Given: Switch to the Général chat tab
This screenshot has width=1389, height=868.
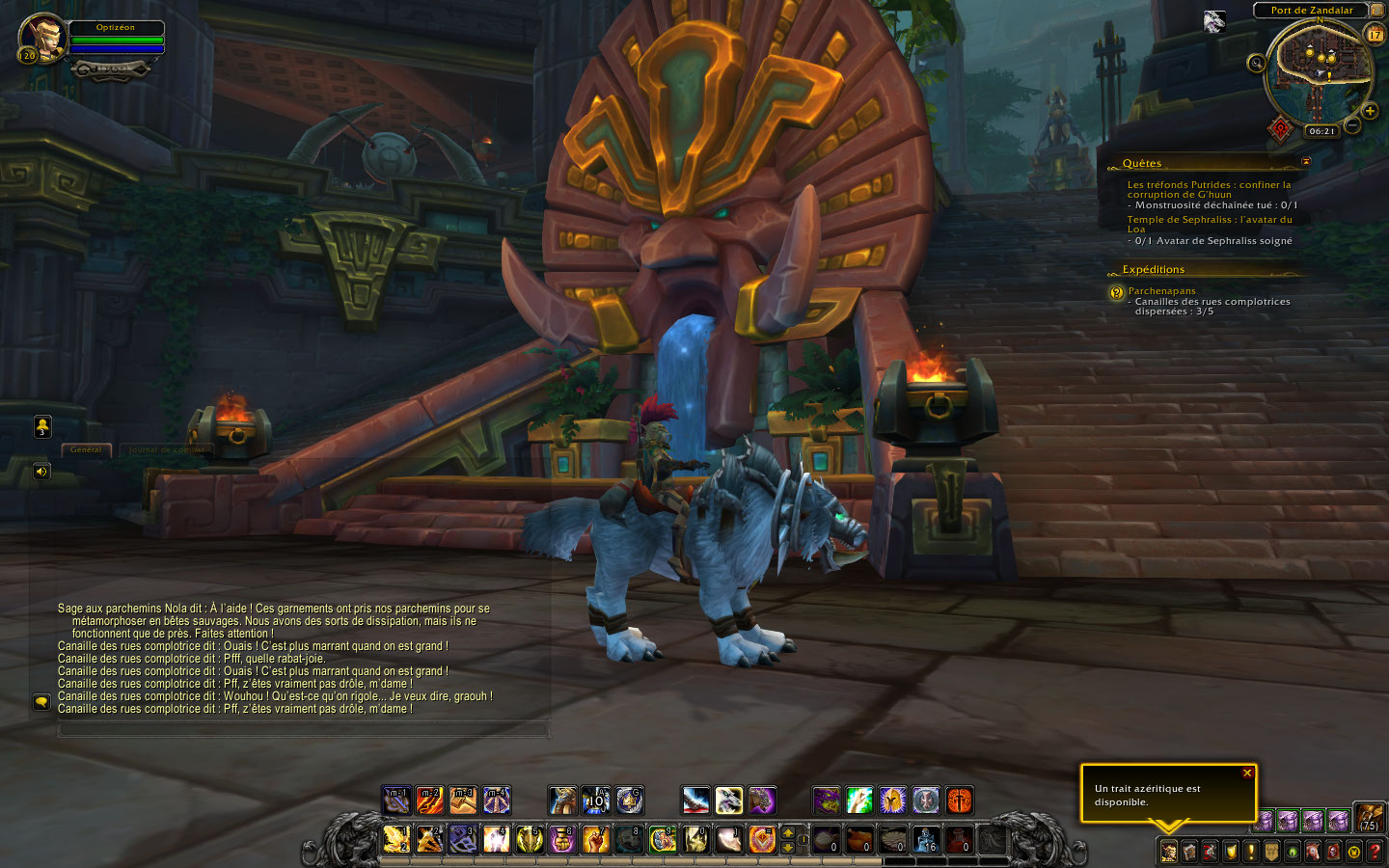Looking at the screenshot, I should 86,449.
